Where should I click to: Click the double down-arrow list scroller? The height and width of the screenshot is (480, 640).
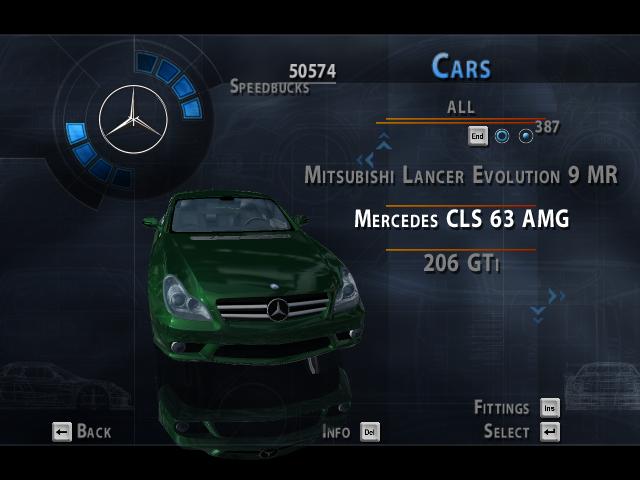[538, 313]
